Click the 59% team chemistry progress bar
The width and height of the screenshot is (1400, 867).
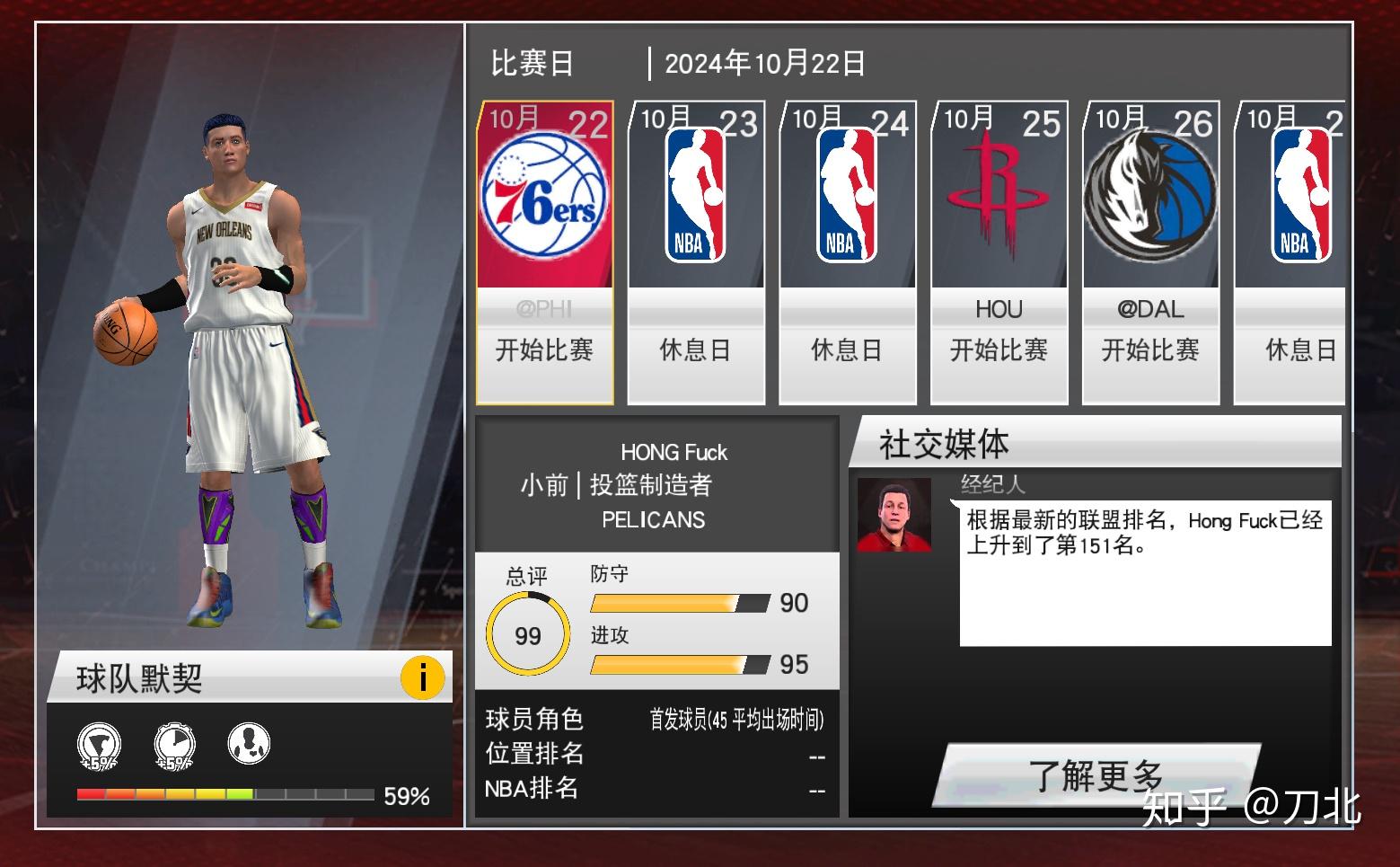click(x=222, y=795)
